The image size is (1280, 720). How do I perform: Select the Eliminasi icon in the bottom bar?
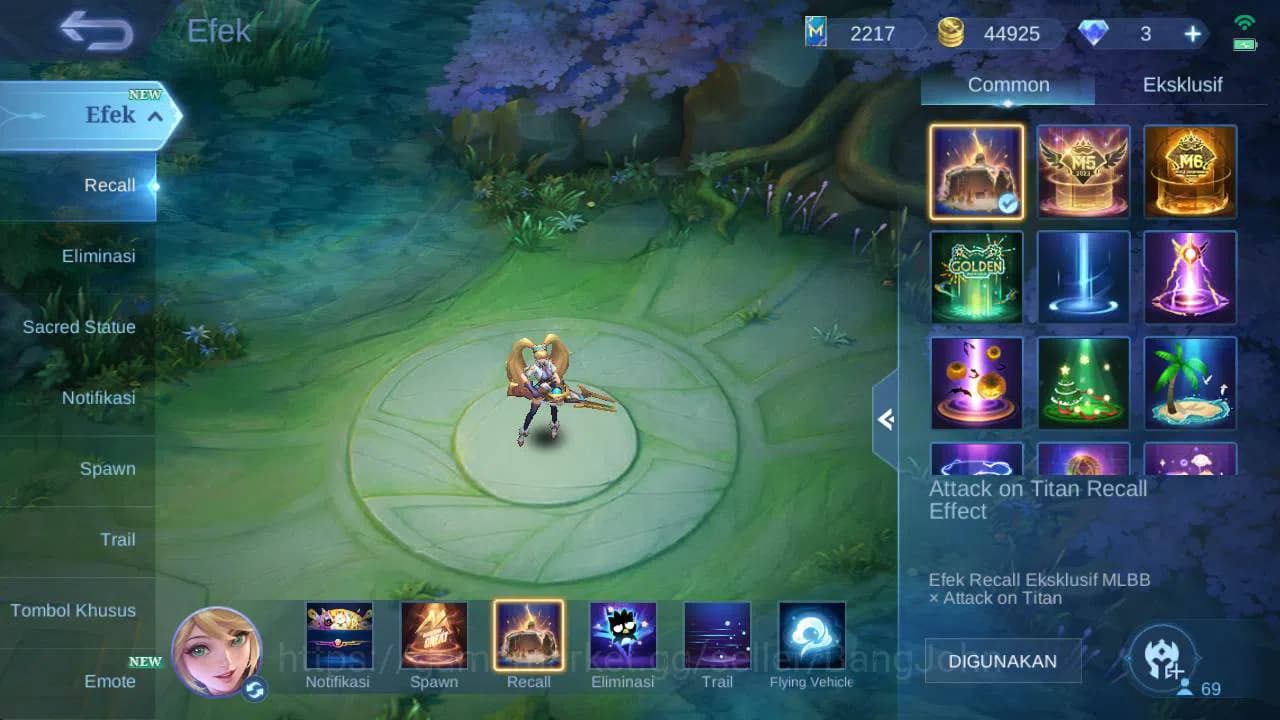tap(623, 634)
